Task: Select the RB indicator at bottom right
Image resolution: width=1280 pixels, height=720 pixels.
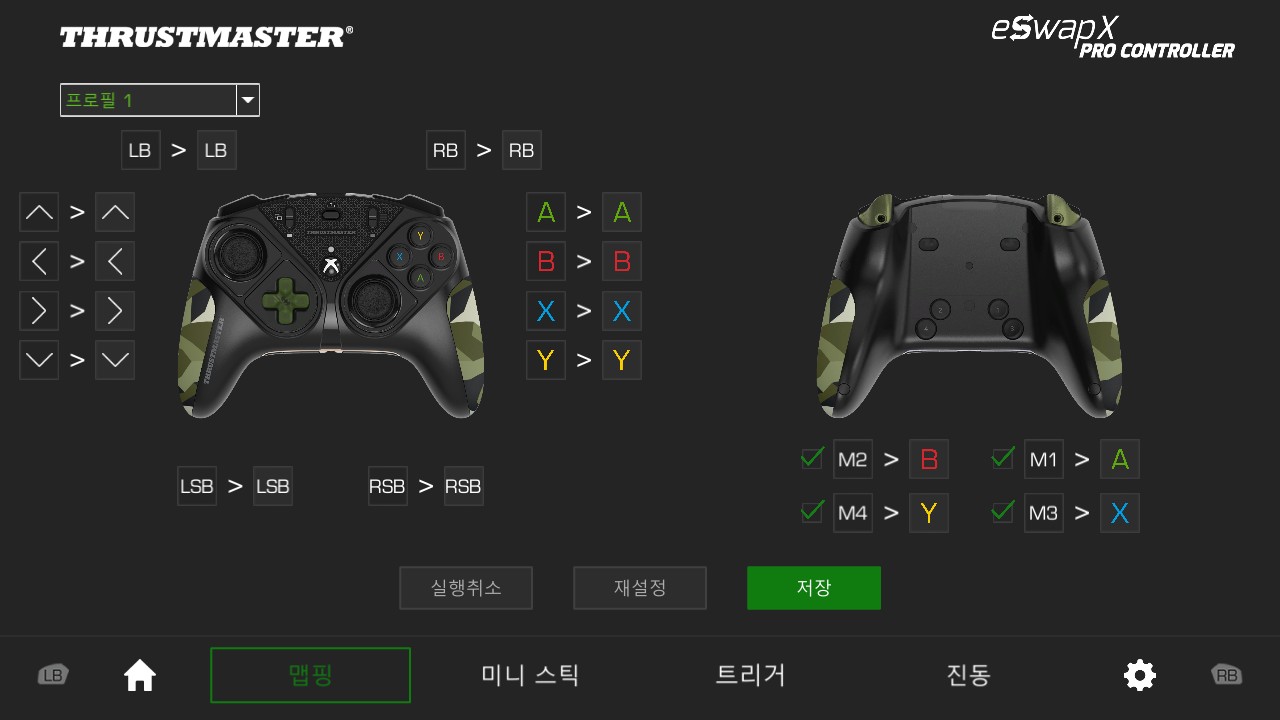Action: tap(1226, 675)
